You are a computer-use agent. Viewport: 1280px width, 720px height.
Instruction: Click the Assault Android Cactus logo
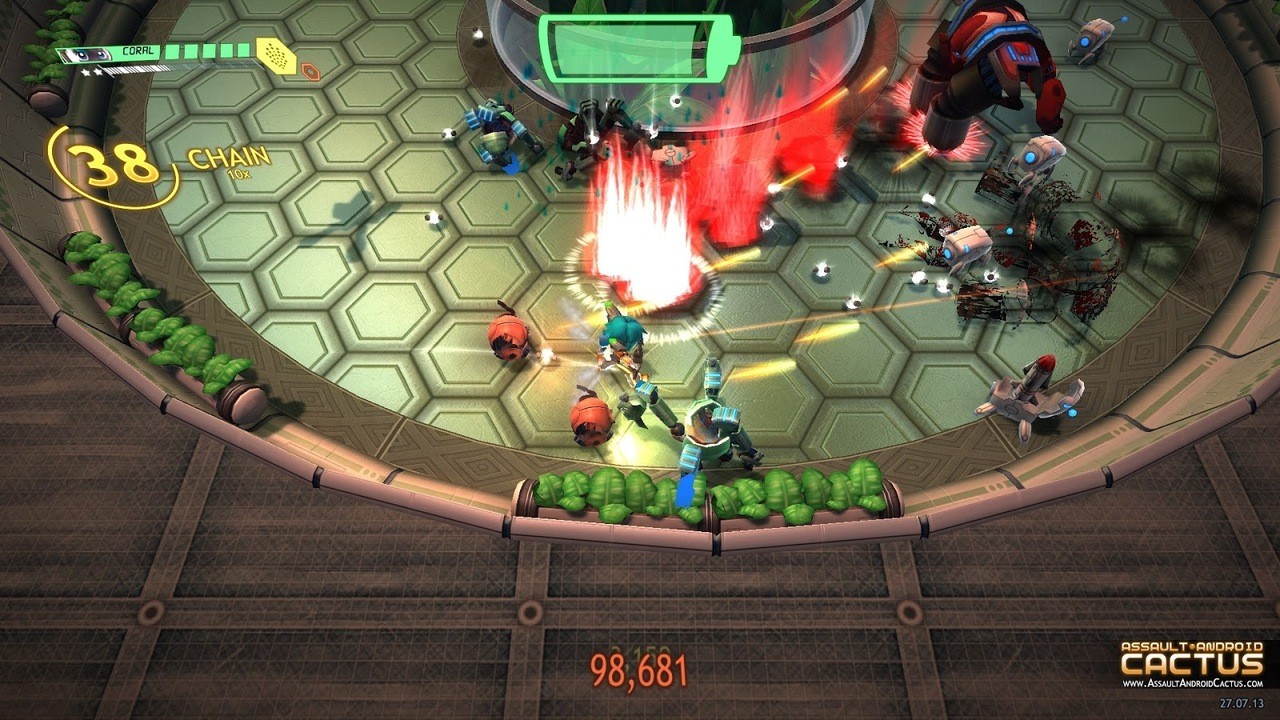point(1190,657)
